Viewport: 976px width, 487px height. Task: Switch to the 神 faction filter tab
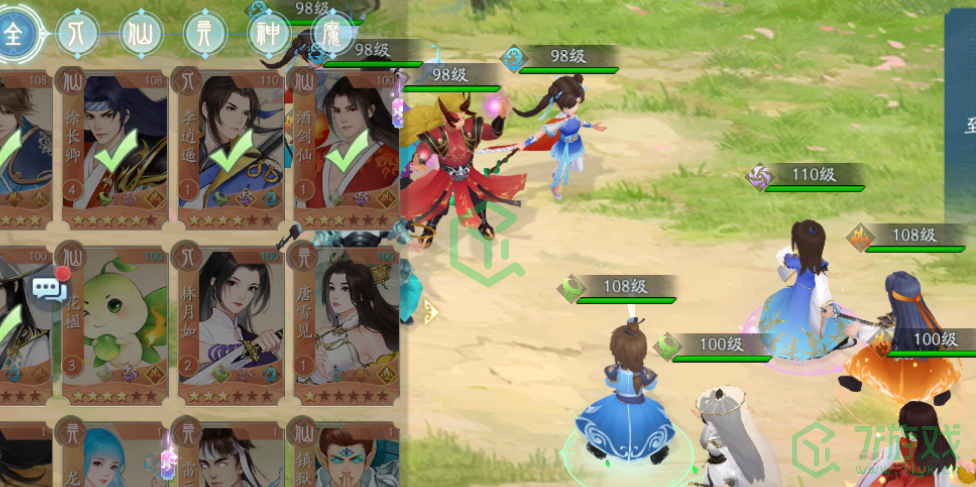(269, 35)
